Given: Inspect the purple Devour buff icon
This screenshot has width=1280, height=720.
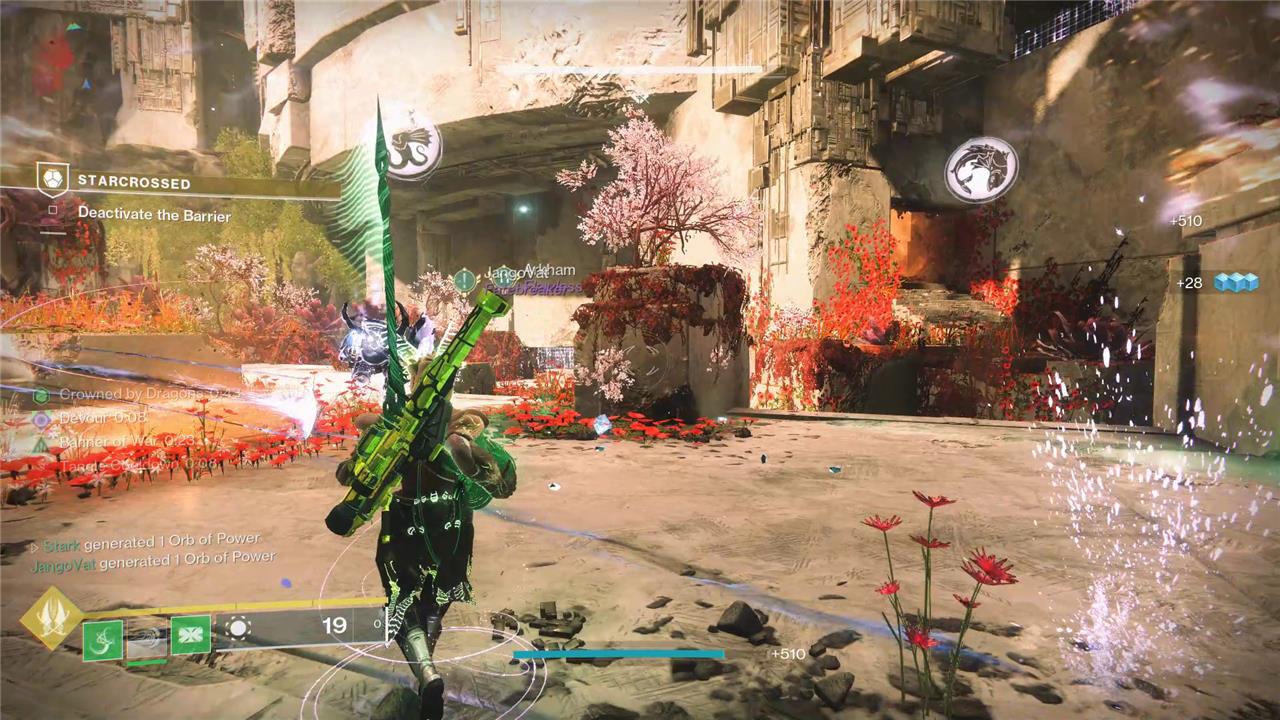Looking at the screenshot, I should point(41,420).
